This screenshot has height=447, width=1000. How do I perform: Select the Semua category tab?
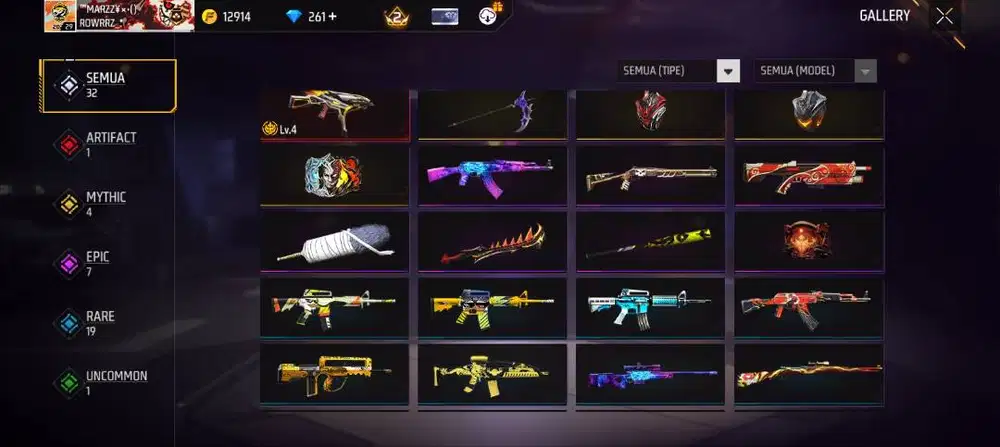point(108,86)
